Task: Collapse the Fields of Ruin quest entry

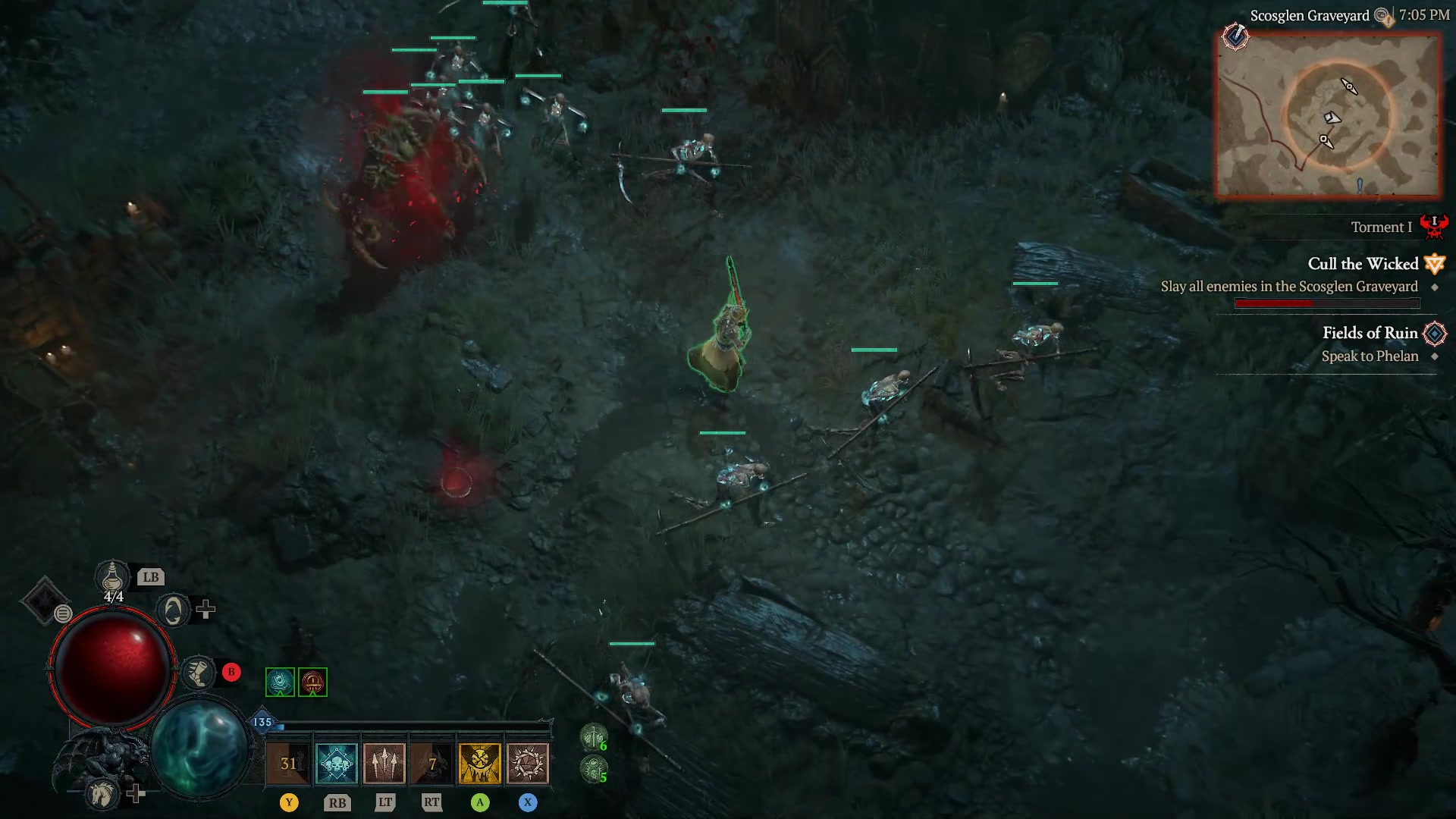Action: pos(1370,333)
